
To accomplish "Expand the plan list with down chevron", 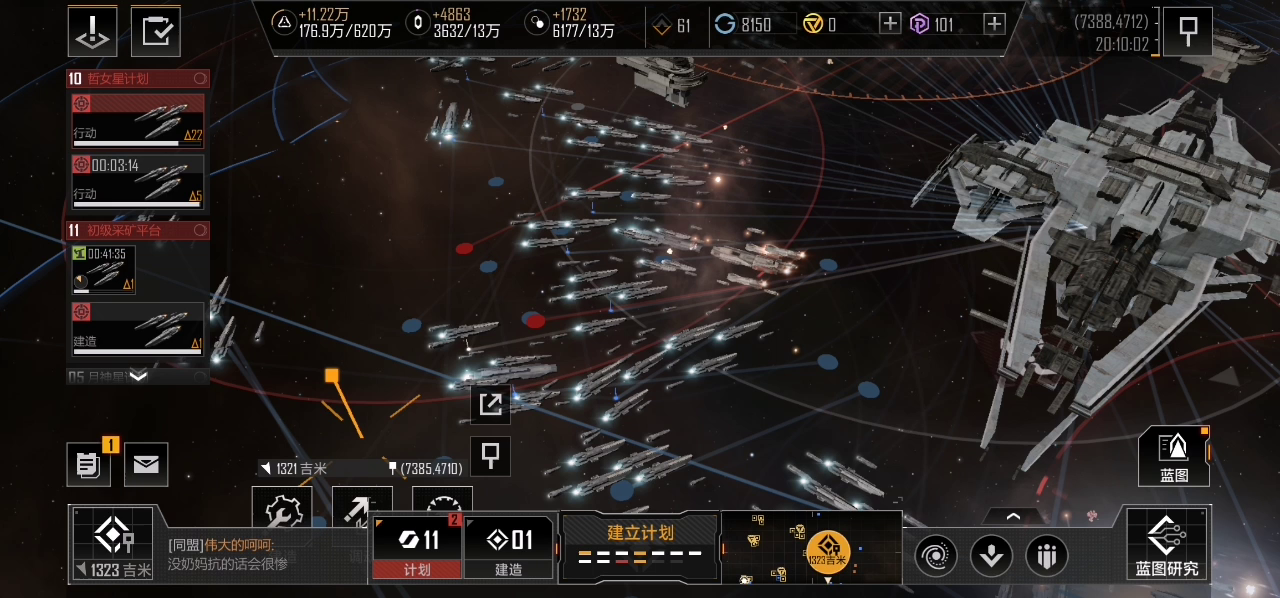I will (138, 376).
